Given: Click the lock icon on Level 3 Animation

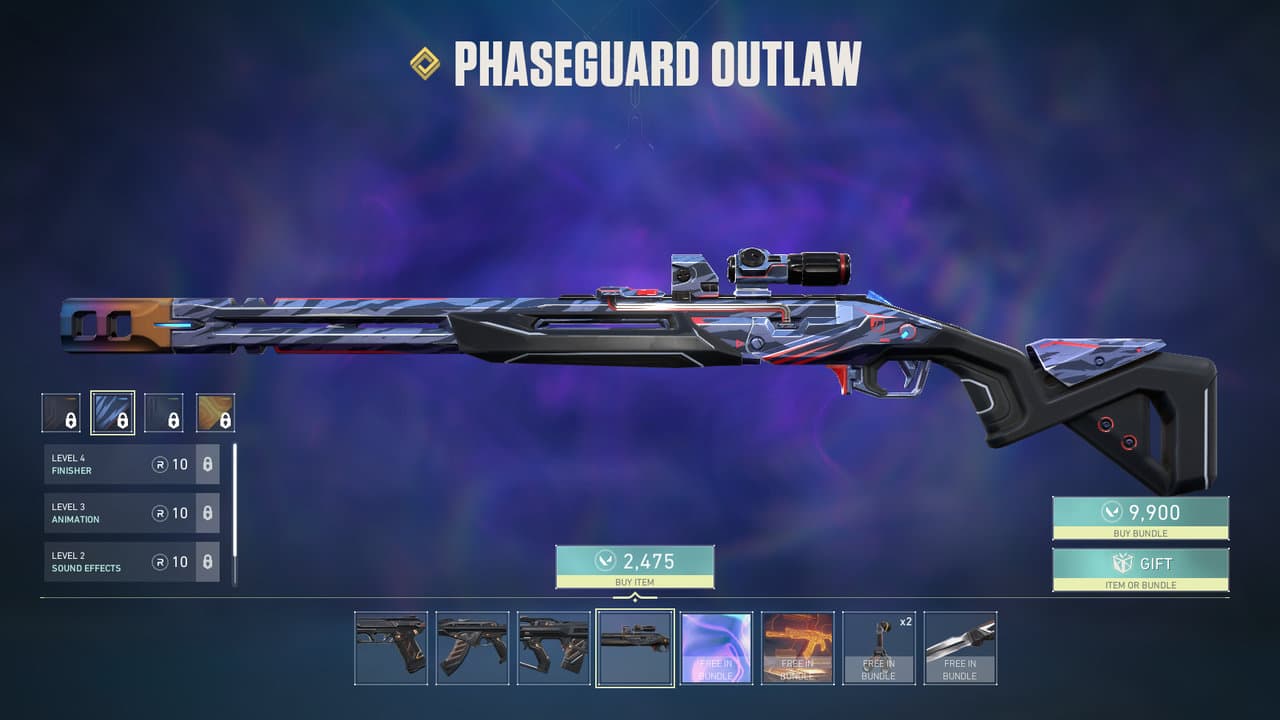Looking at the screenshot, I should (207, 512).
